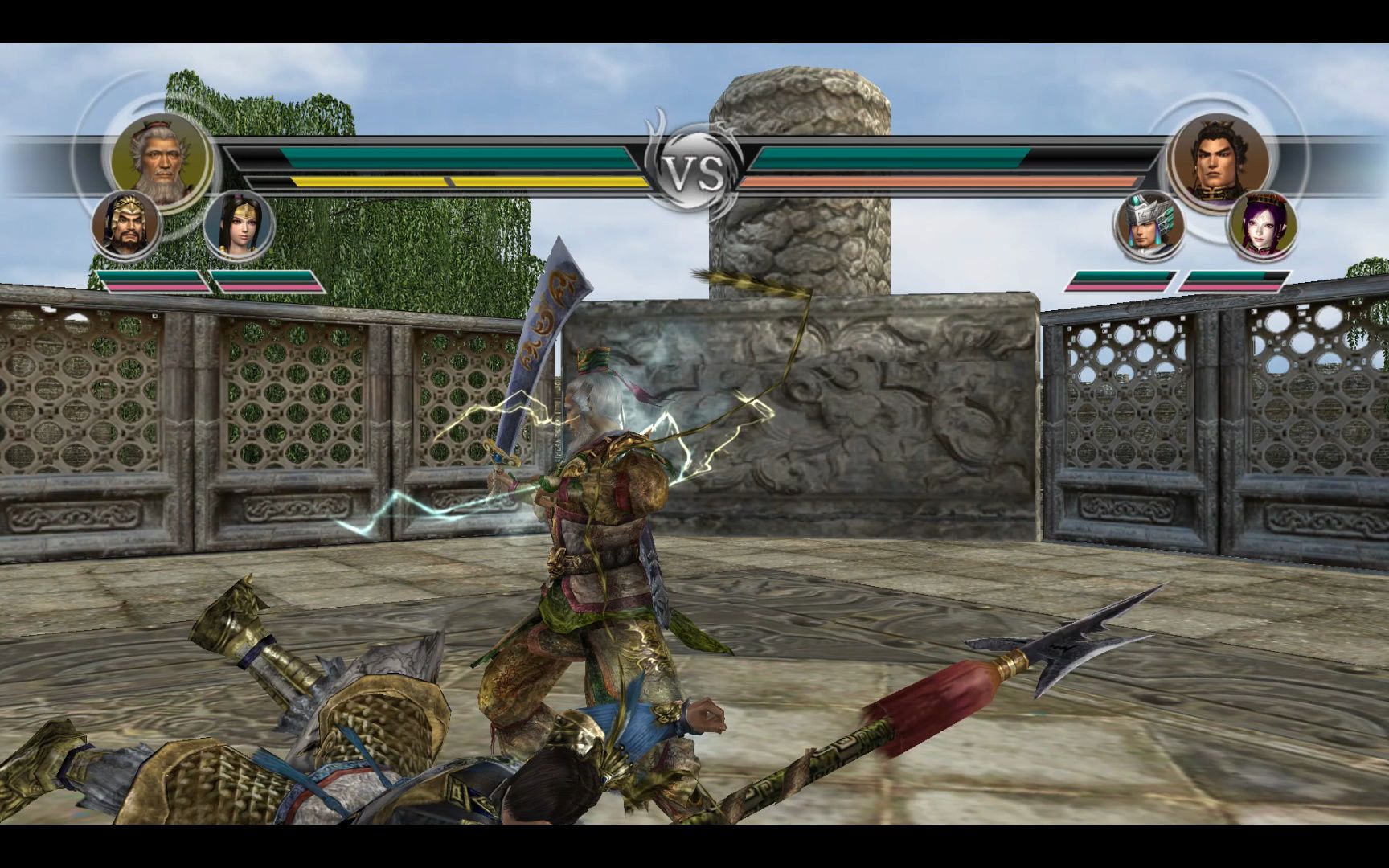The height and width of the screenshot is (868, 1389).
Task: Choose the purple-haired woman reserve portrait
Action: coord(1262,226)
